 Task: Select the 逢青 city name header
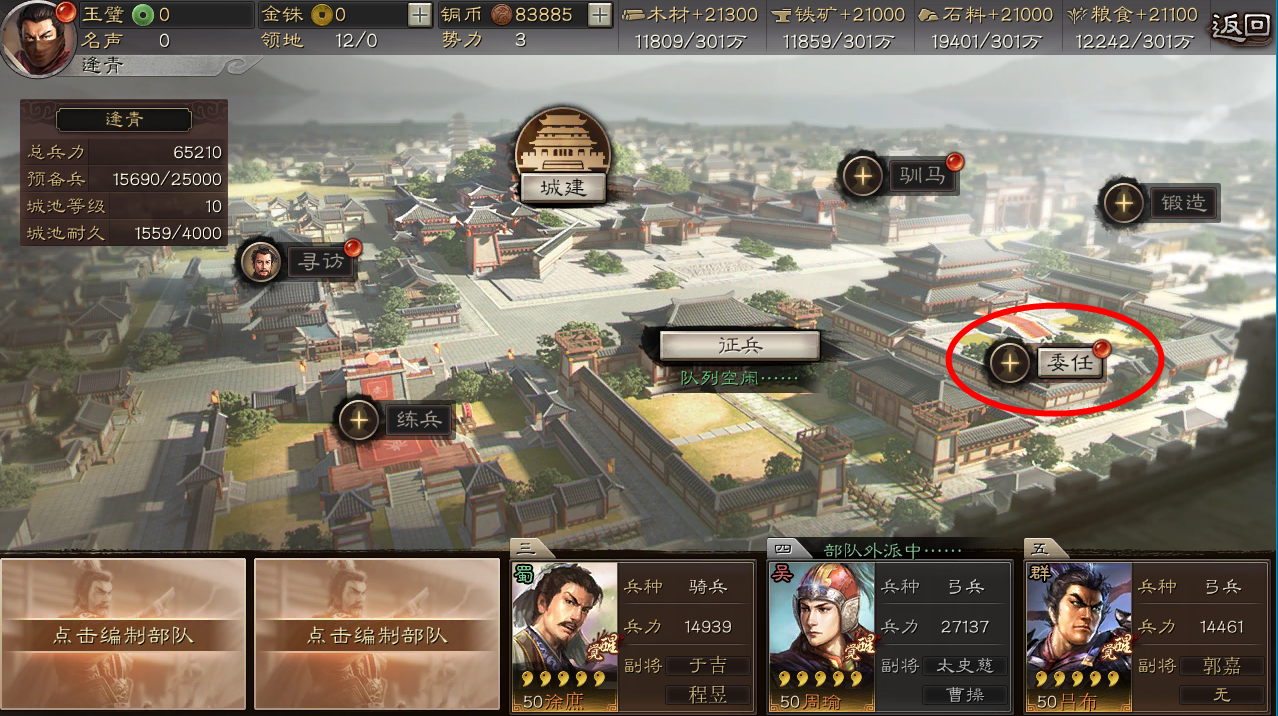tap(123, 119)
